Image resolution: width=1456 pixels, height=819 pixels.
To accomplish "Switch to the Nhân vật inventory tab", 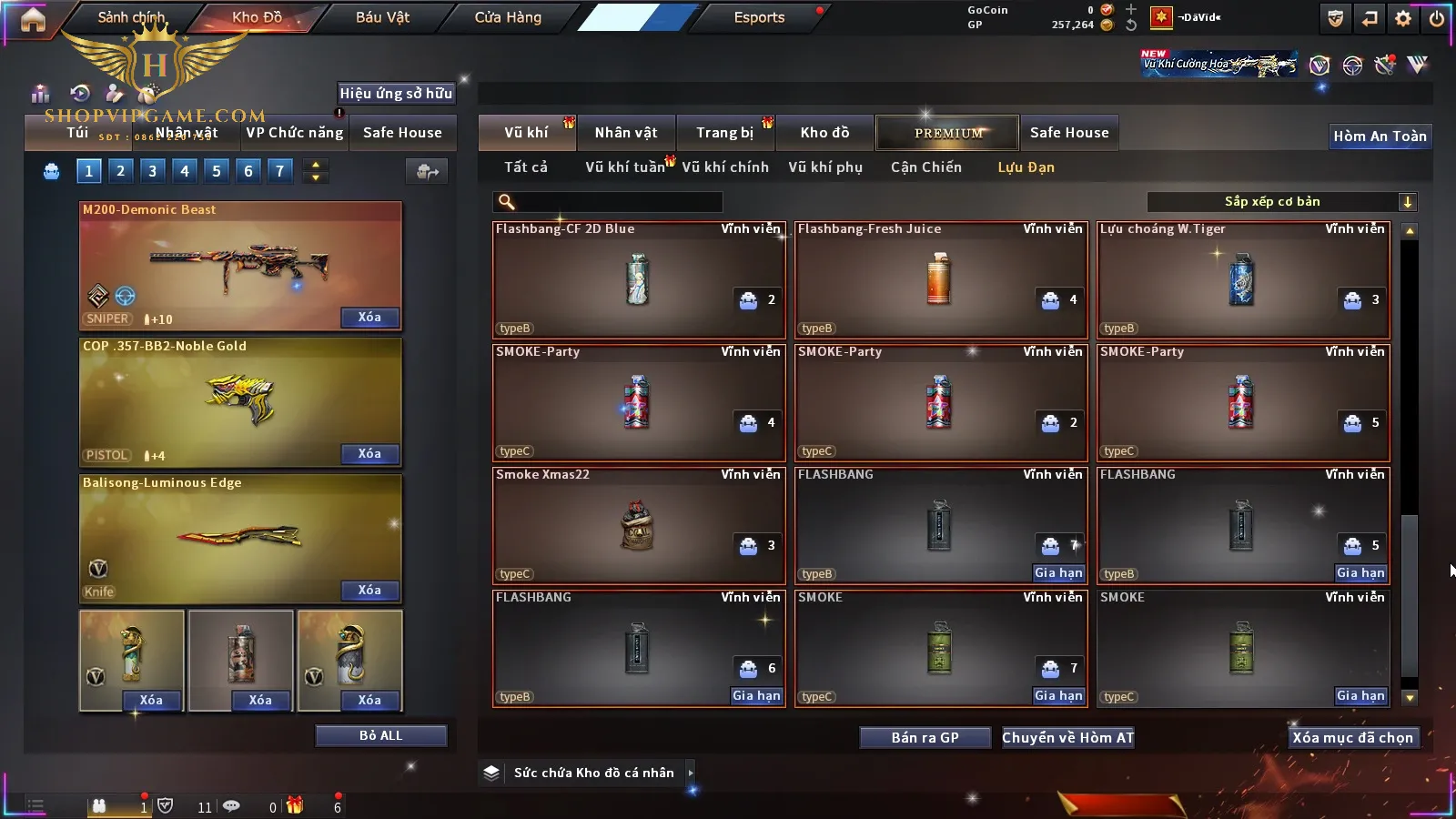I will (626, 133).
